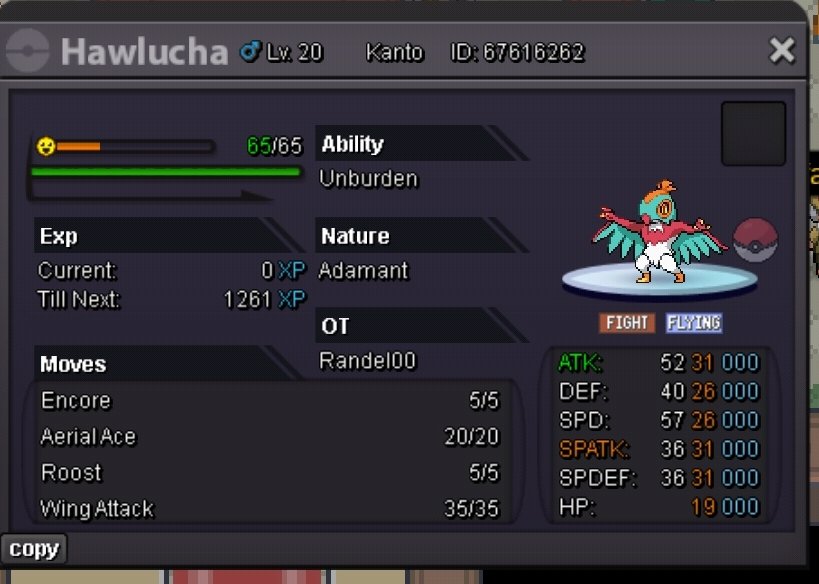
Task: Click the Poké Ball icon beside Hawlucha
Action: point(755,241)
